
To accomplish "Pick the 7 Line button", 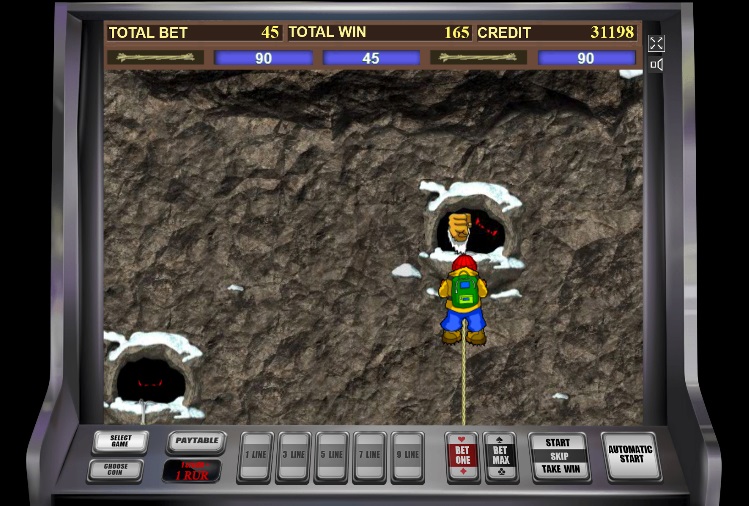I will [369, 457].
